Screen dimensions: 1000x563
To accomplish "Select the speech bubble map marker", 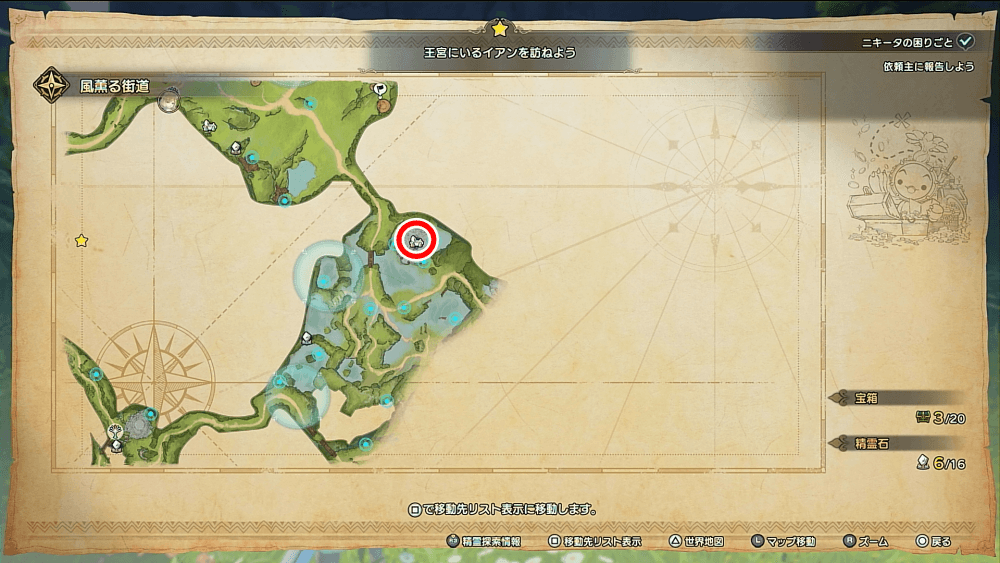I will pyautogui.click(x=380, y=89).
